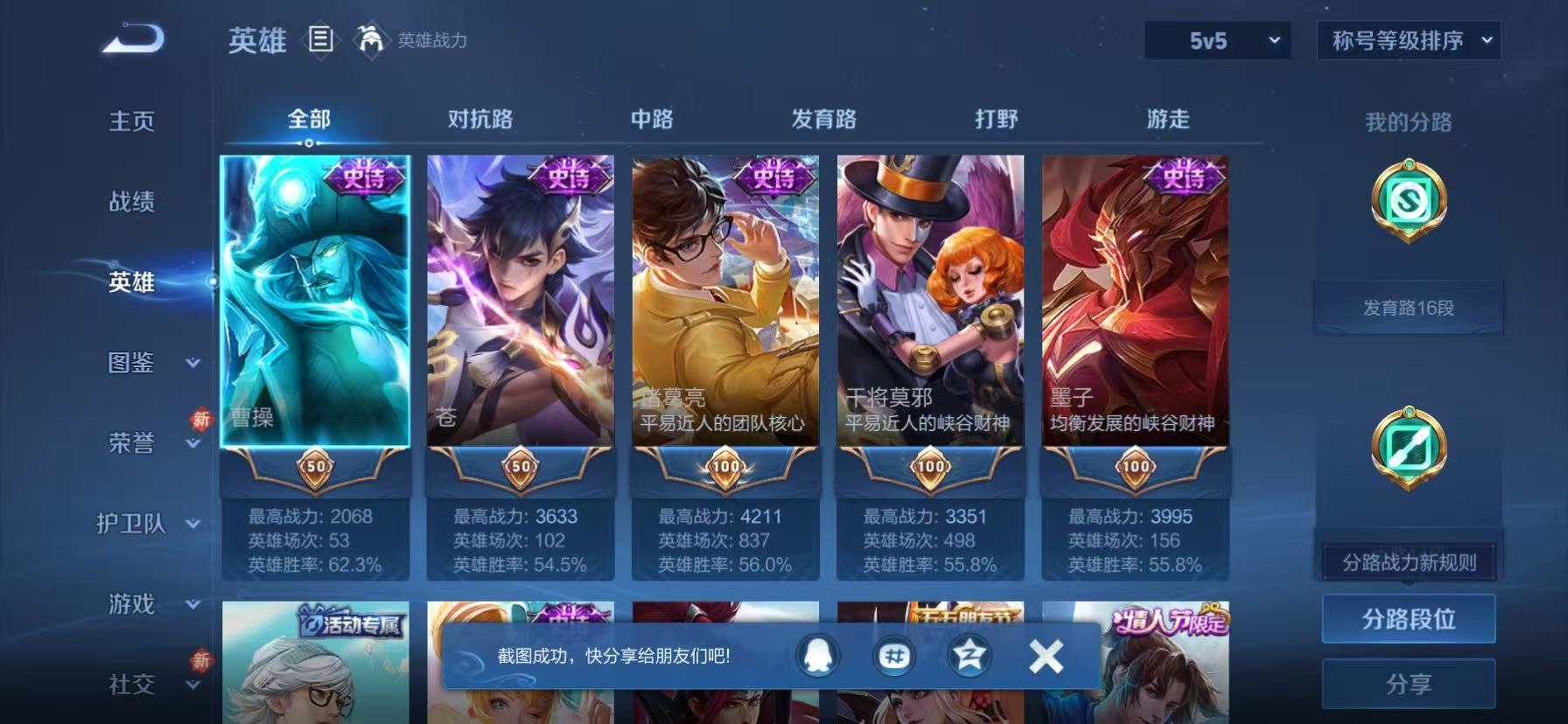Open 分路段位 panel
Viewport: 1568px width, 724px height.
1408,618
